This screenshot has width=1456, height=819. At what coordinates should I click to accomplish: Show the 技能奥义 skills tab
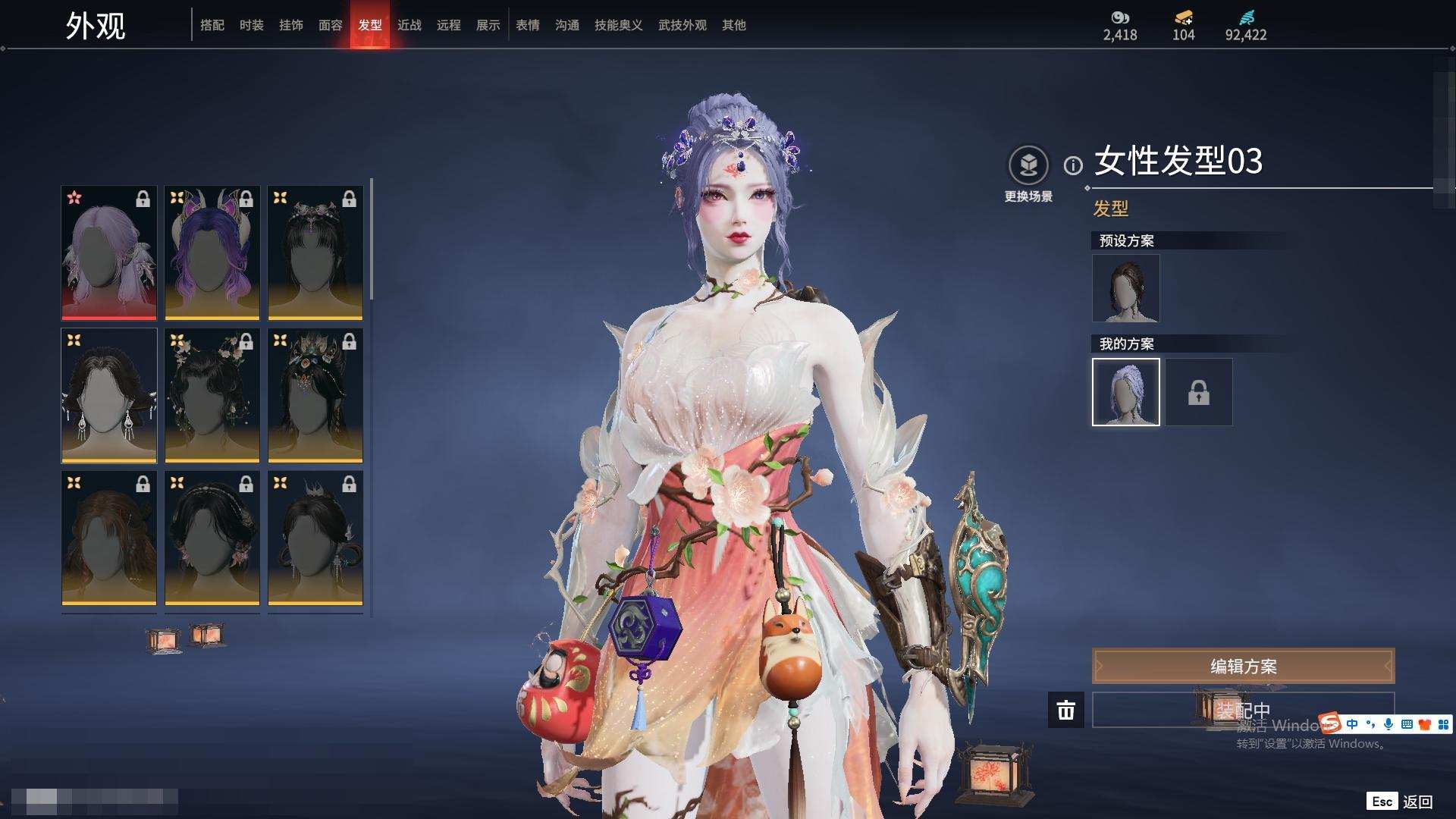point(619,25)
